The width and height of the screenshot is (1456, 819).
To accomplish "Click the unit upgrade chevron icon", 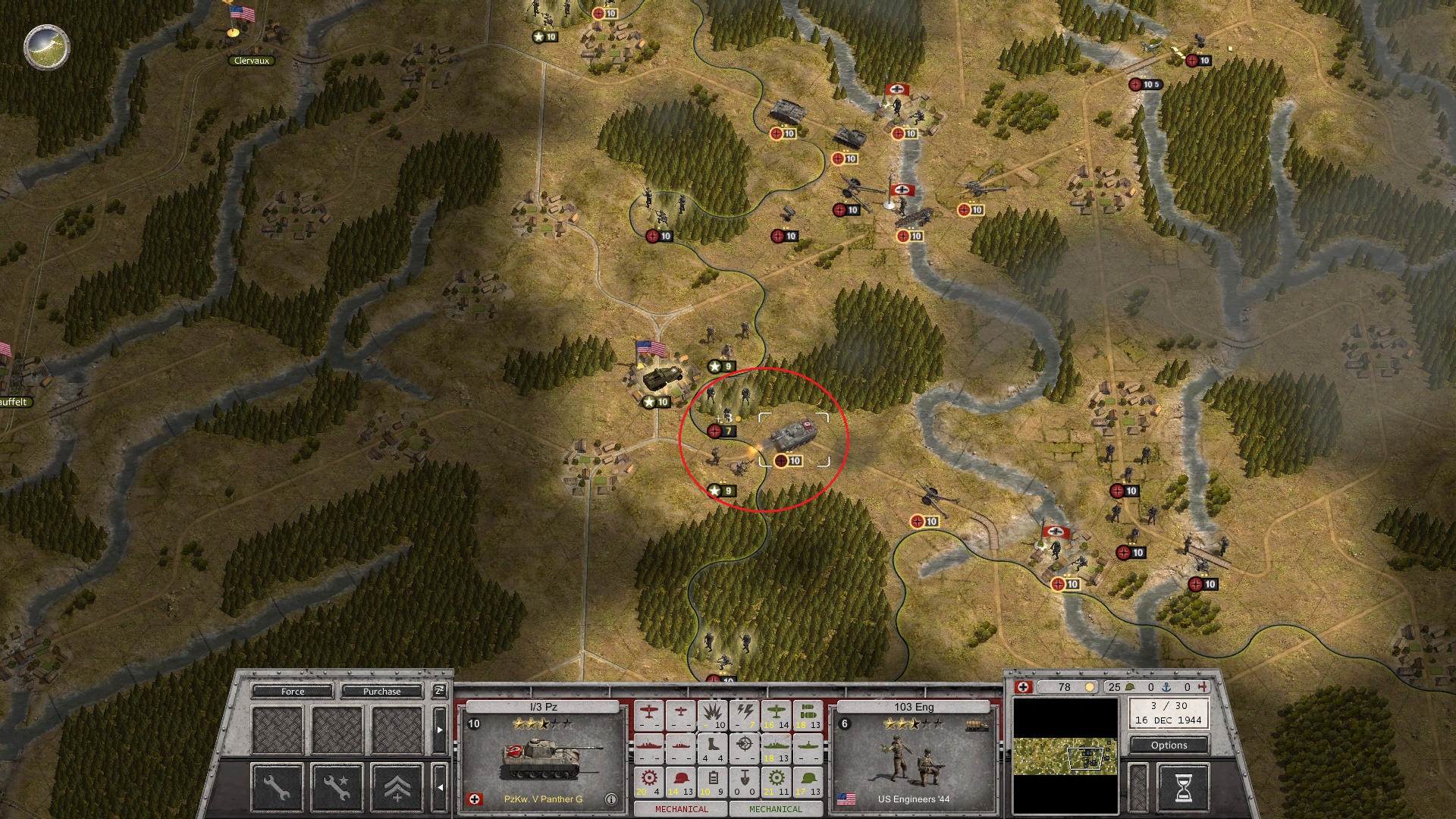I will click(x=396, y=786).
